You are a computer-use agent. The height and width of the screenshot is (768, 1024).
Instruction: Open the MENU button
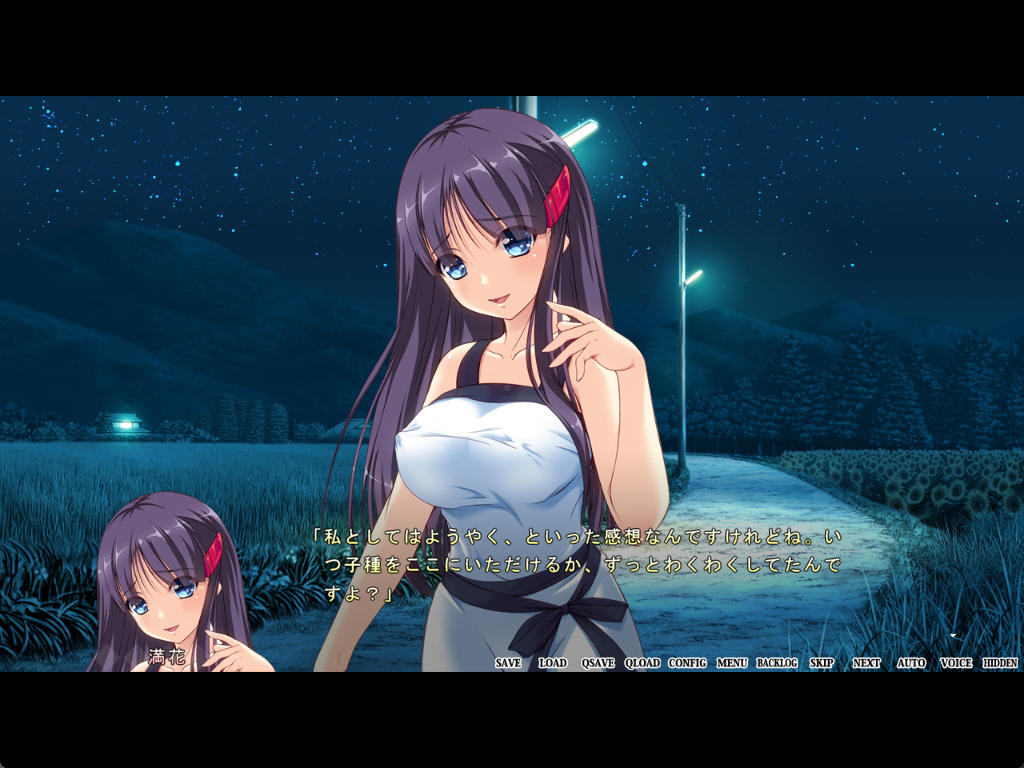tap(732, 663)
